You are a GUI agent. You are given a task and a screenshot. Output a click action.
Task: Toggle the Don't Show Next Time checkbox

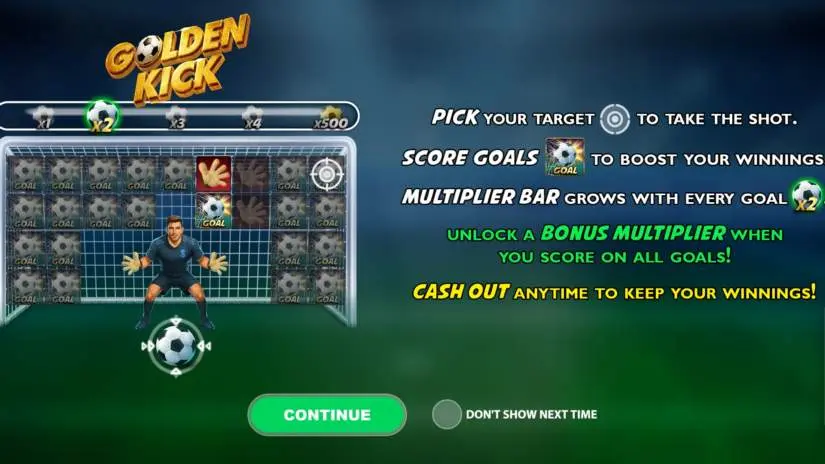(x=447, y=414)
